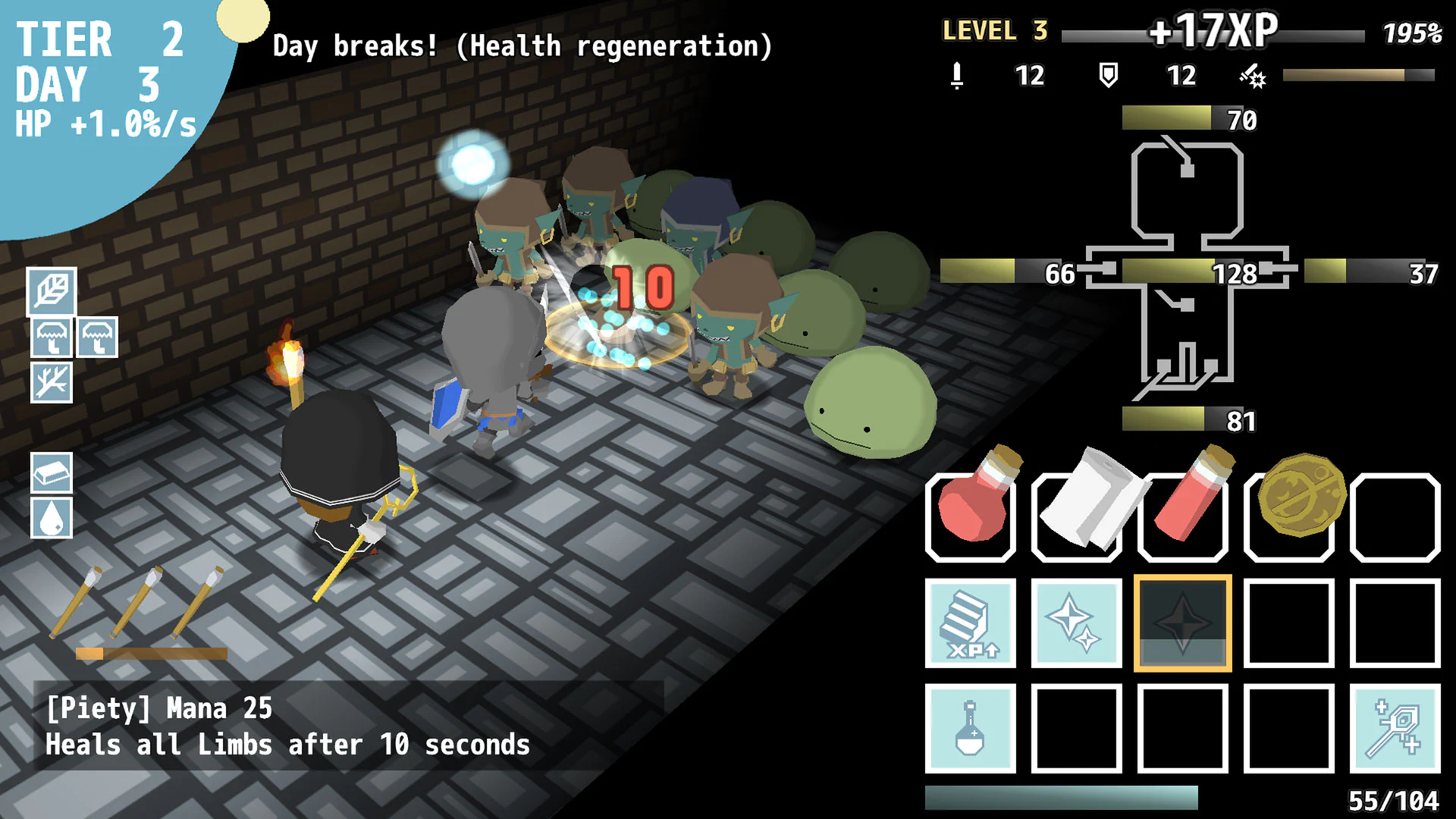Screen dimensions: 1456x819
Task: Click the Day breaks notification text
Action: coord(522,45)
